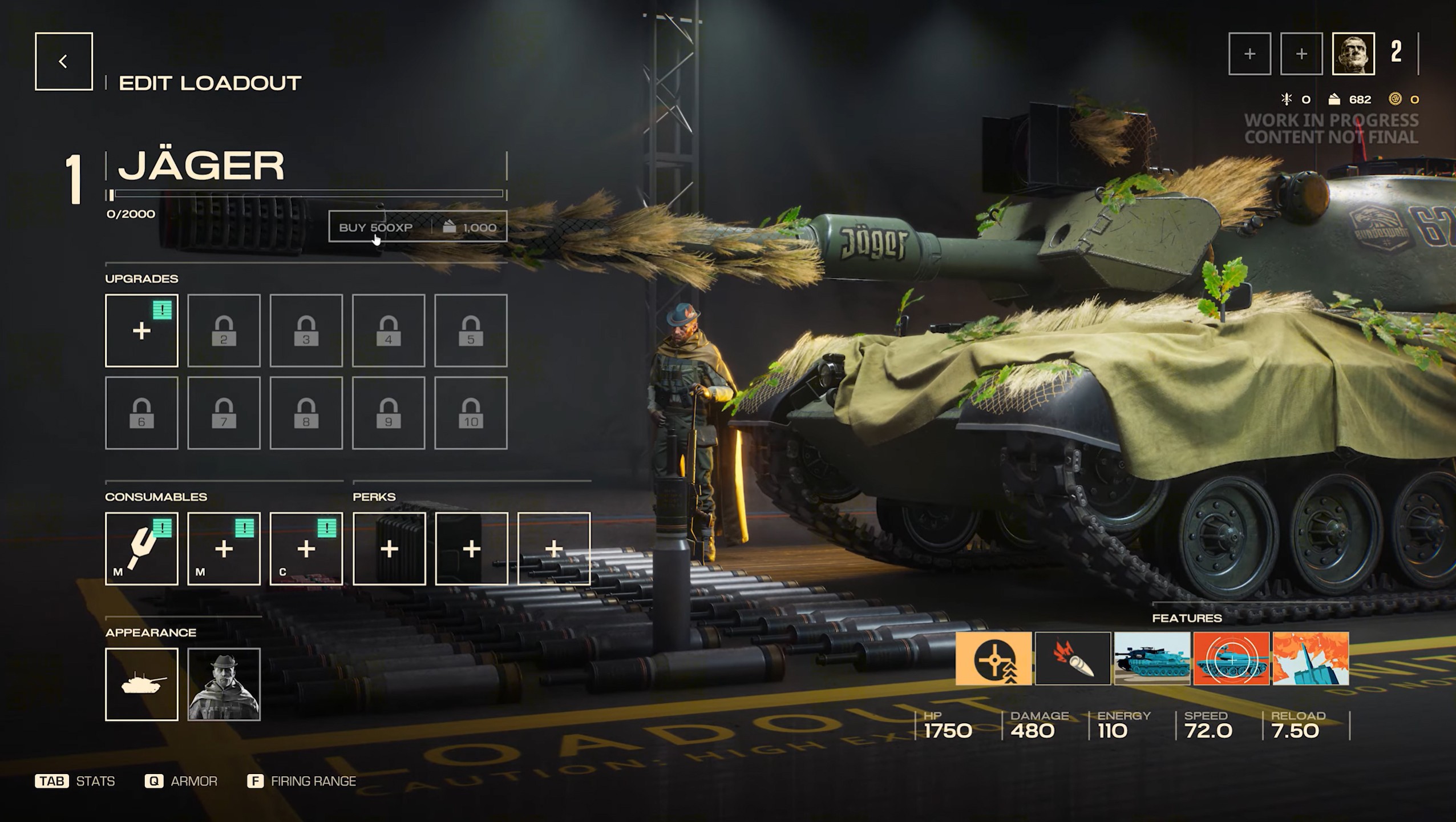Screen dimensions: 1456x822
Task: Go back using the arrow button
Action: pos(63,61)
